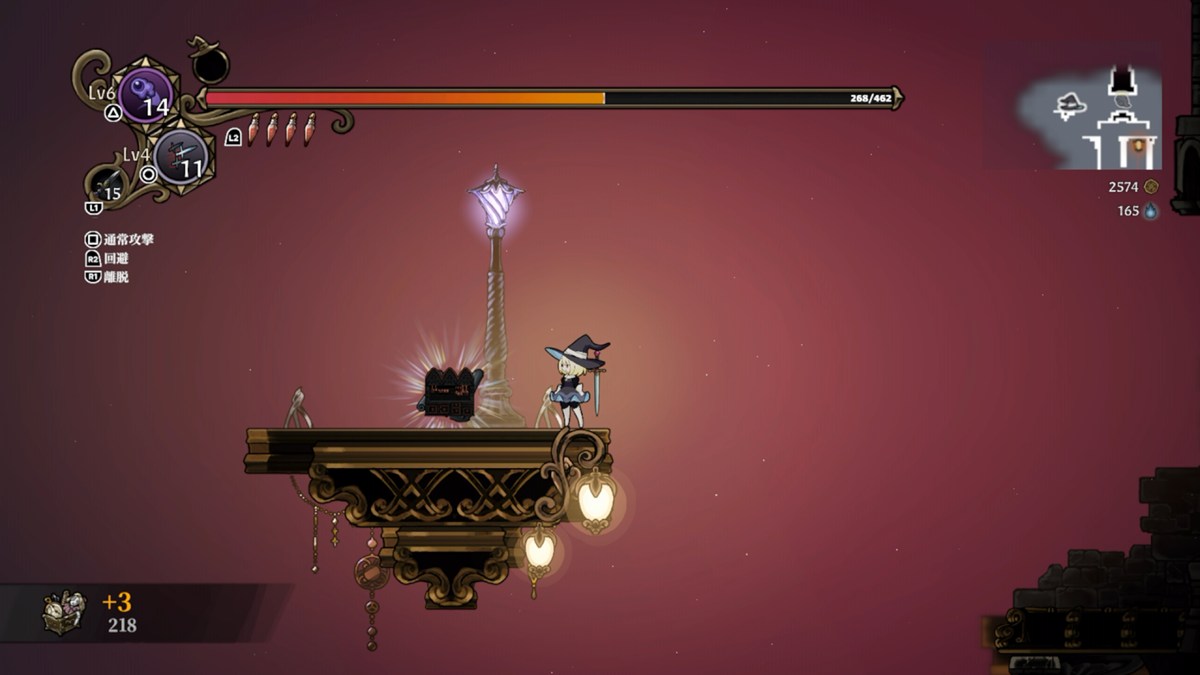Use the small dagger sub-weapon icon
Image resolution: width=1200 pixels, height=675 pixels.
point(109,186)
